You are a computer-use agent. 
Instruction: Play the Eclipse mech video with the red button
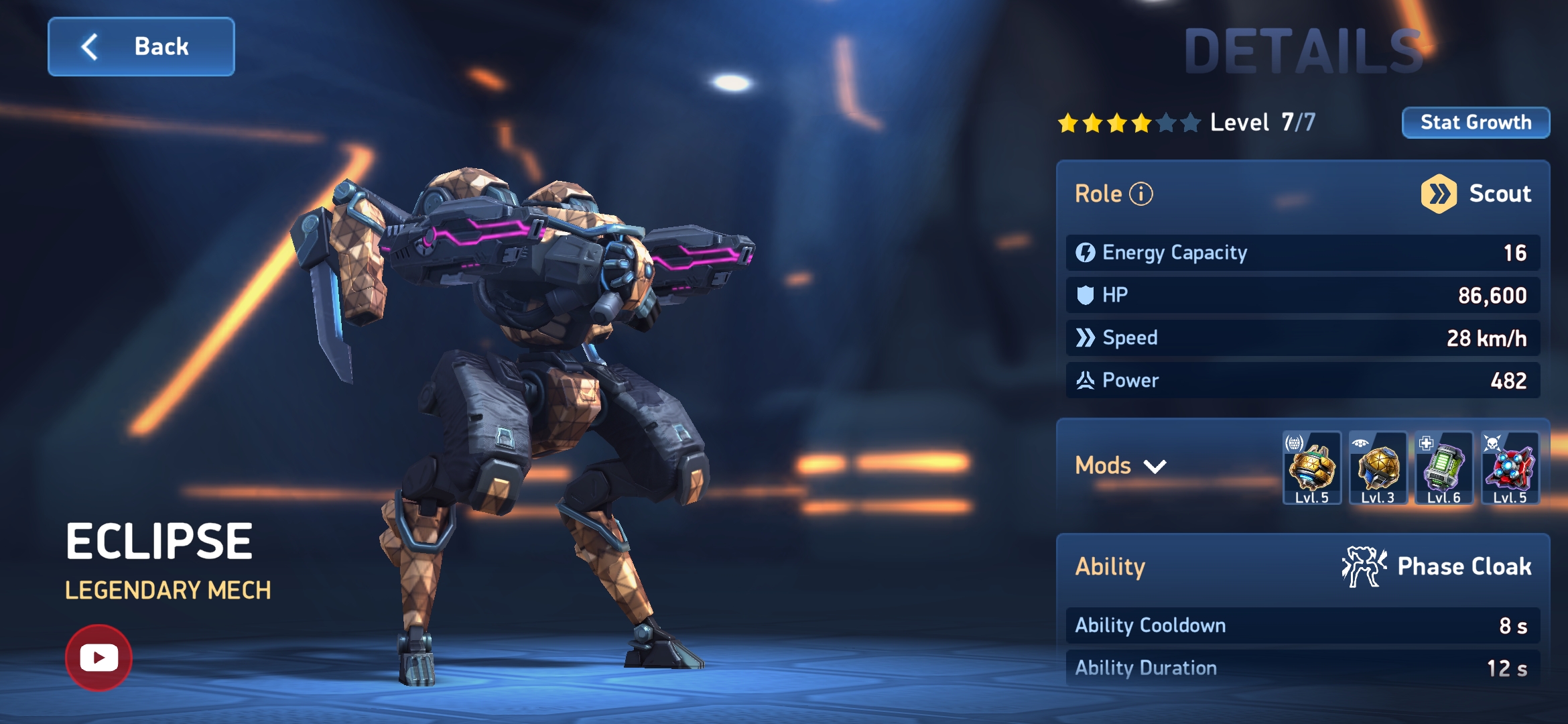point(99,658)
